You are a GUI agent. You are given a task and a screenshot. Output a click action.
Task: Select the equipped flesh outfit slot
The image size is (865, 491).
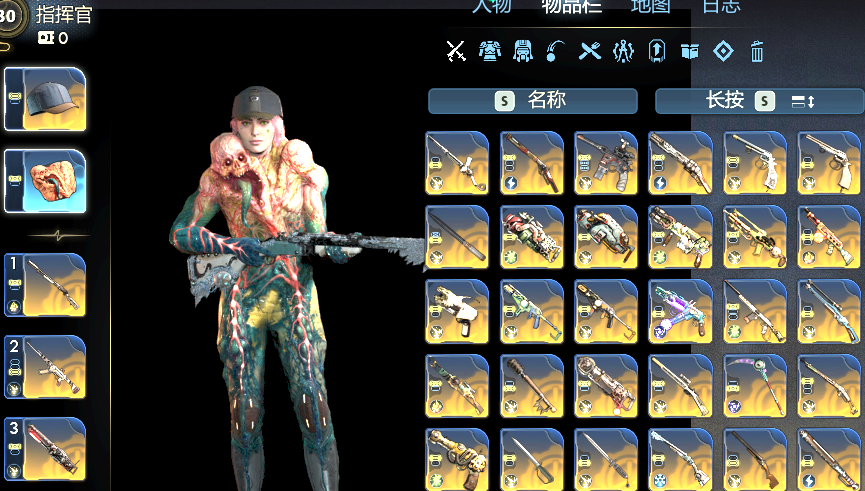pos(46,181)
